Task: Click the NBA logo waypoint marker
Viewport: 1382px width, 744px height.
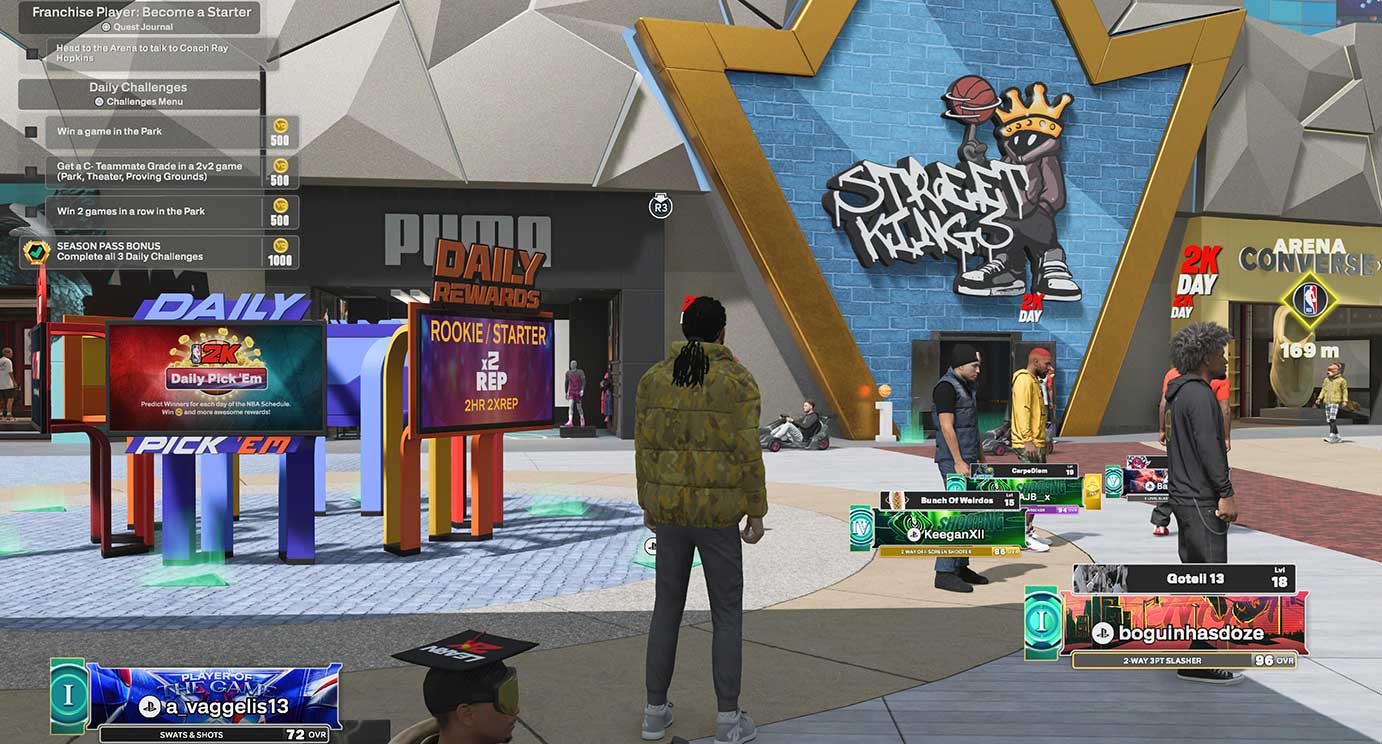Action: [x=1309, y=299]
